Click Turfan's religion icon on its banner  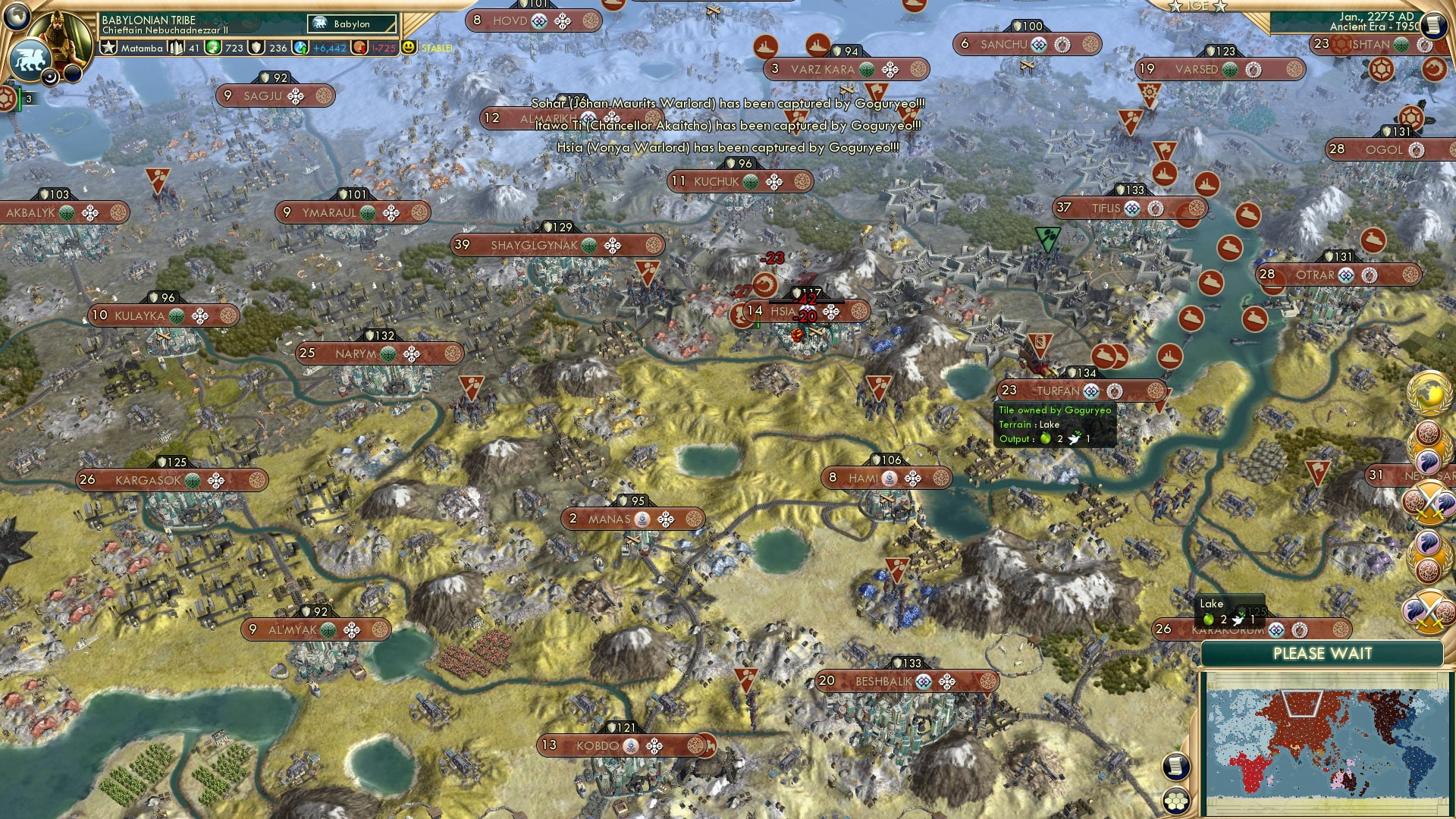[x=1091, y=391]
